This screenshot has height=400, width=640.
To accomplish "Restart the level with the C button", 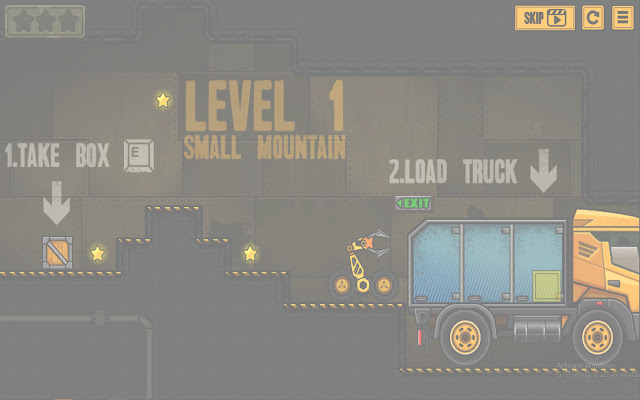I will [593, 18].
